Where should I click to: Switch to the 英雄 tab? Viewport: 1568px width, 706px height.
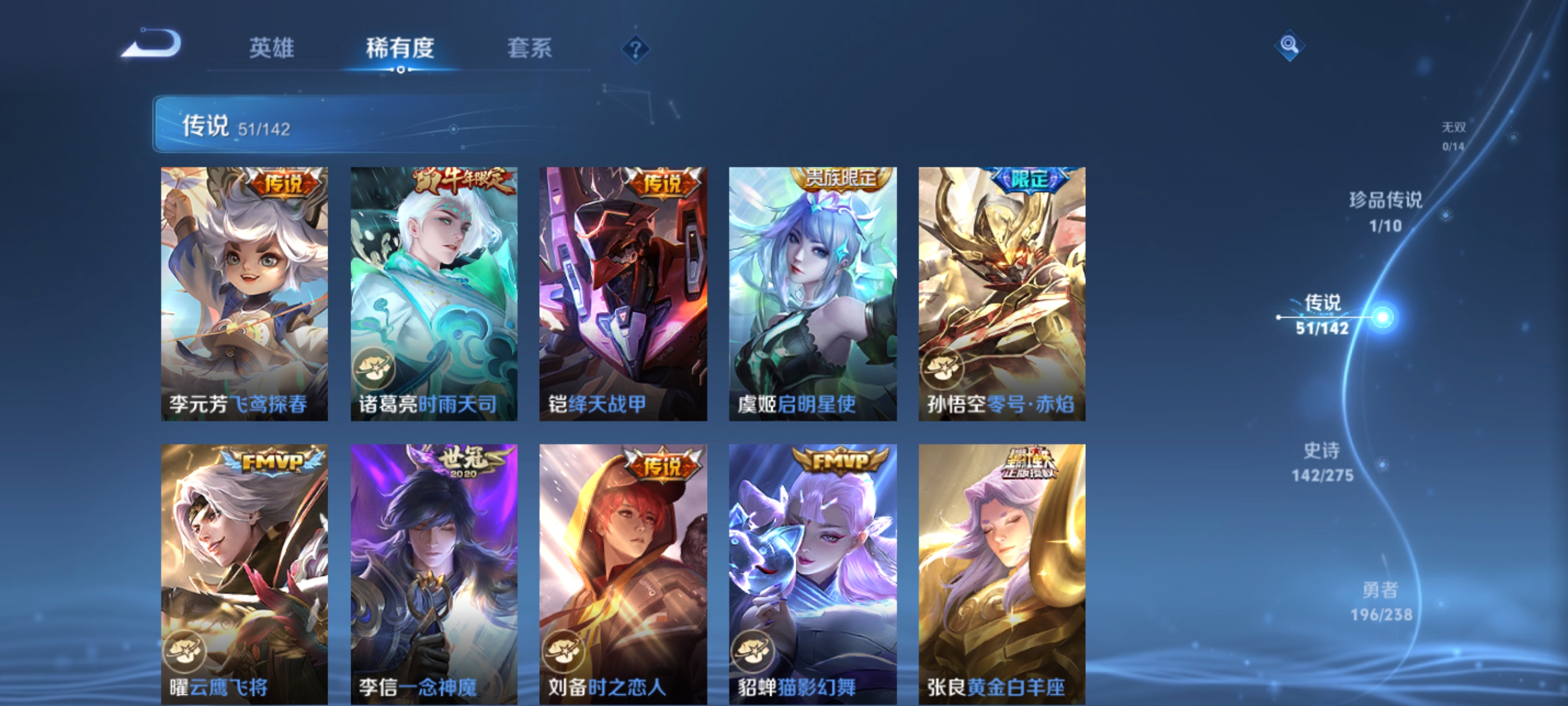(x=272, y=50)
